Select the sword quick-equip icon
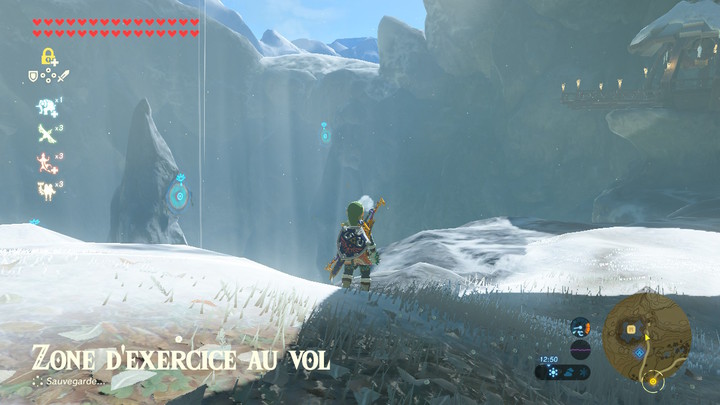720x405 pixels. point(63,76)
